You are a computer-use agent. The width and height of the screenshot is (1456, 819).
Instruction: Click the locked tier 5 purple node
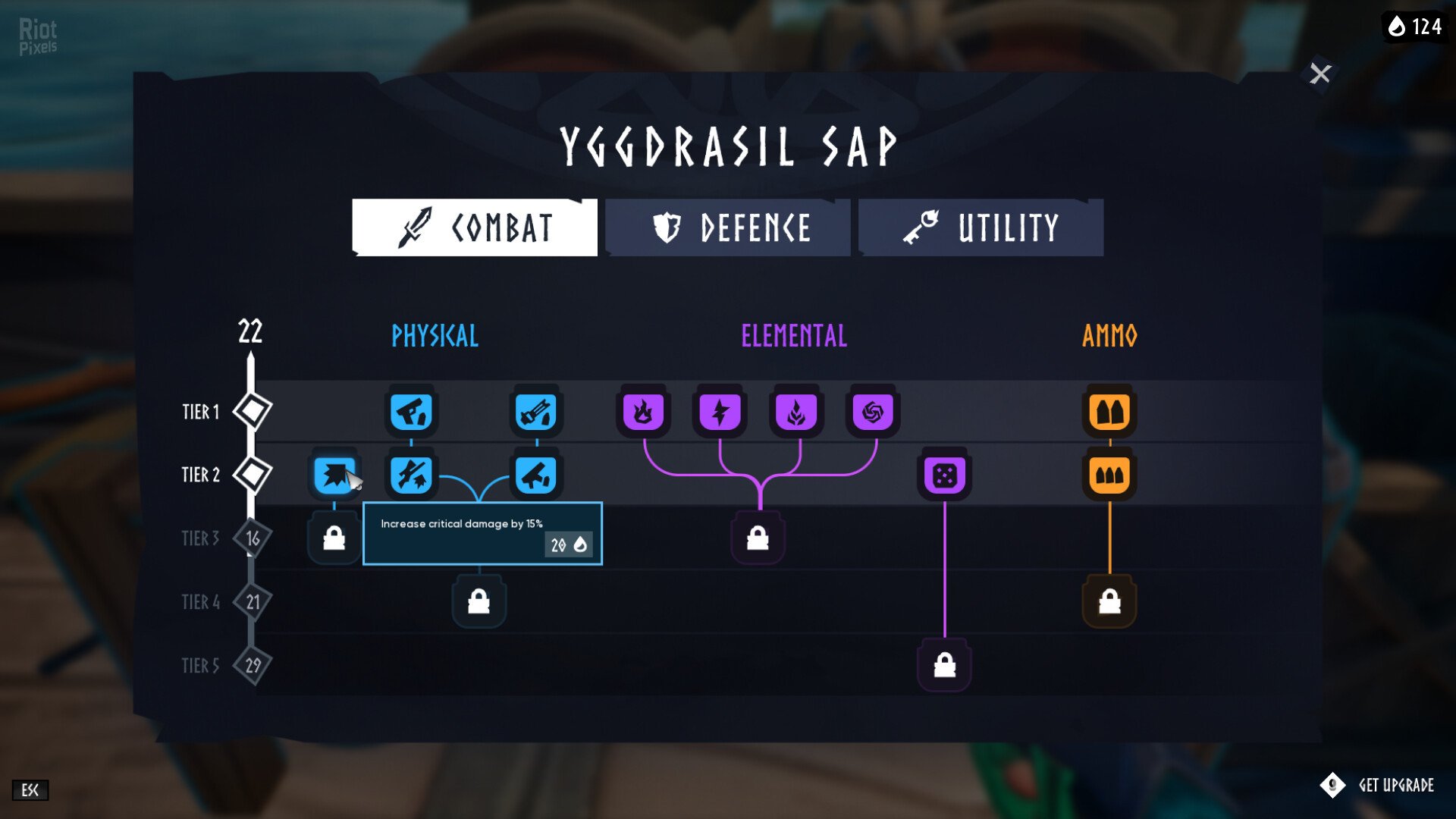pyautogui.click(x=944, y=665)
